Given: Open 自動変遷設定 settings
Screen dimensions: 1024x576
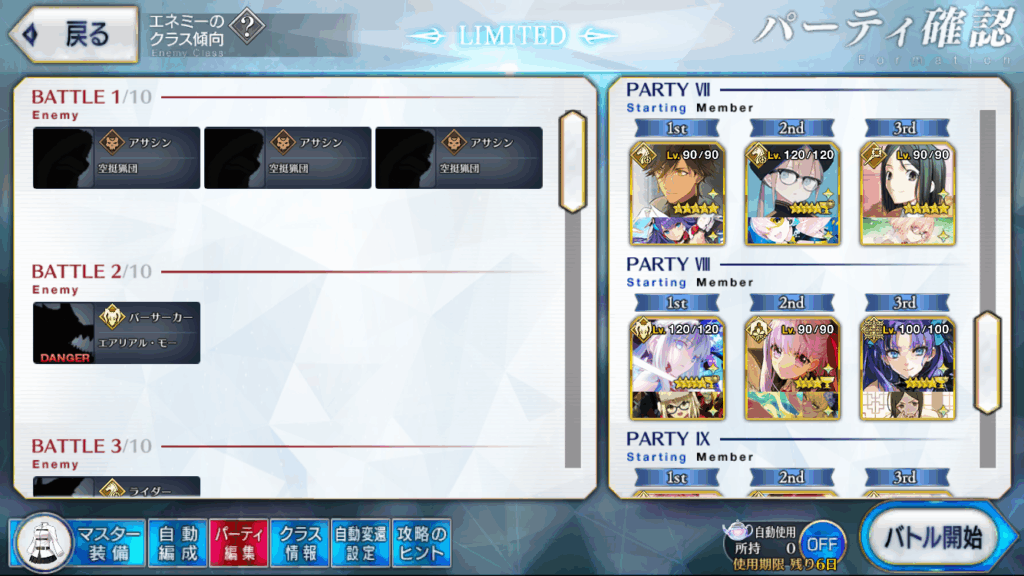Looking at the screenshot, I should (360, 542).
